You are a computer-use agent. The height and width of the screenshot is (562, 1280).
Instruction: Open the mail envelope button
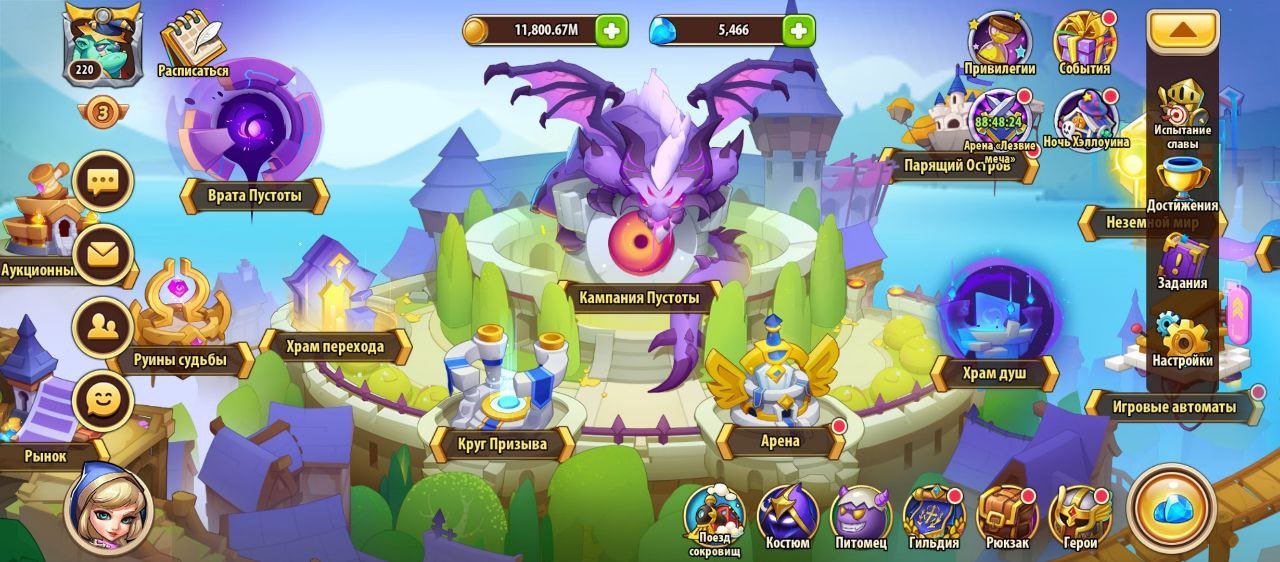coord(103,254)
